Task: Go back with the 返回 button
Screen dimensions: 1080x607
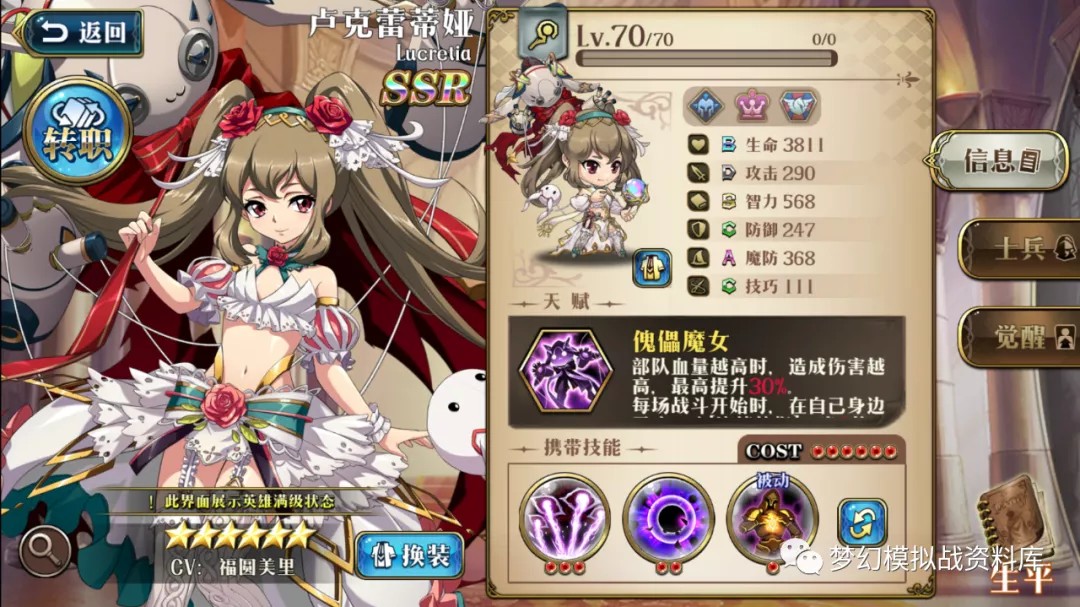Action: [83, 33]
